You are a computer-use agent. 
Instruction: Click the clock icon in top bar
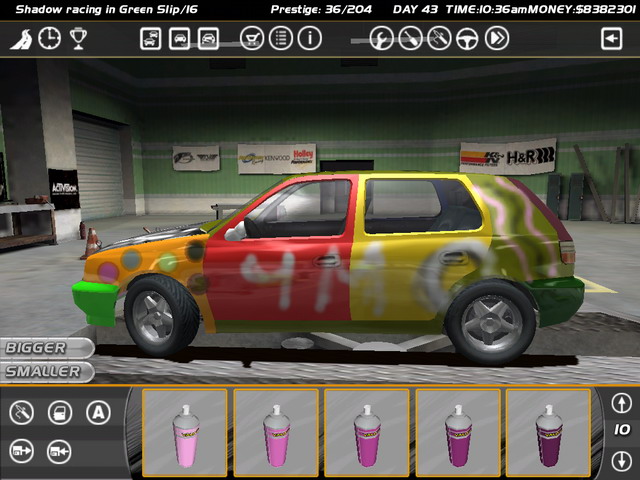(x=49, y=39)
